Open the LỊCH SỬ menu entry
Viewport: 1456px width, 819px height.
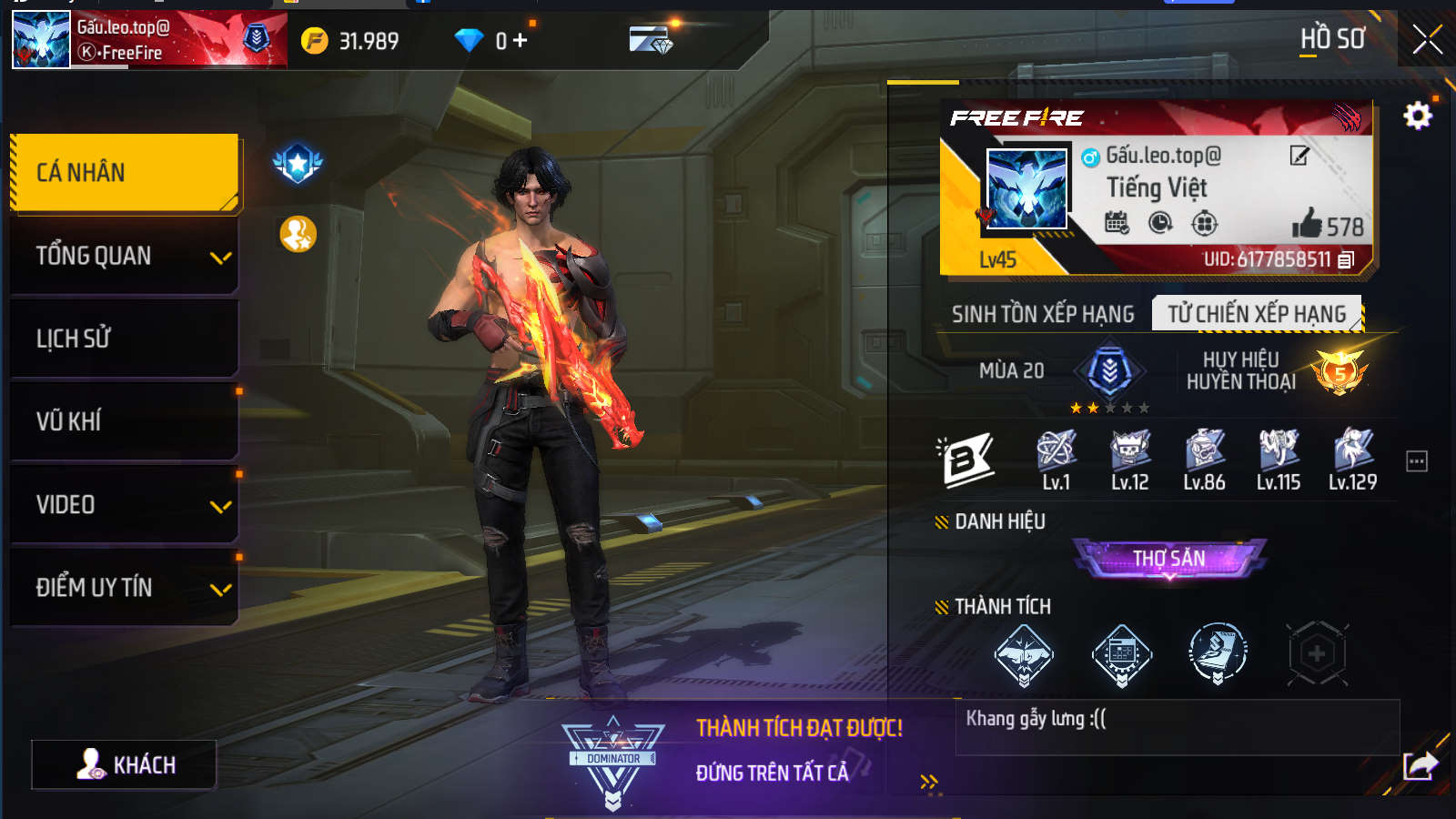point(125,339)
